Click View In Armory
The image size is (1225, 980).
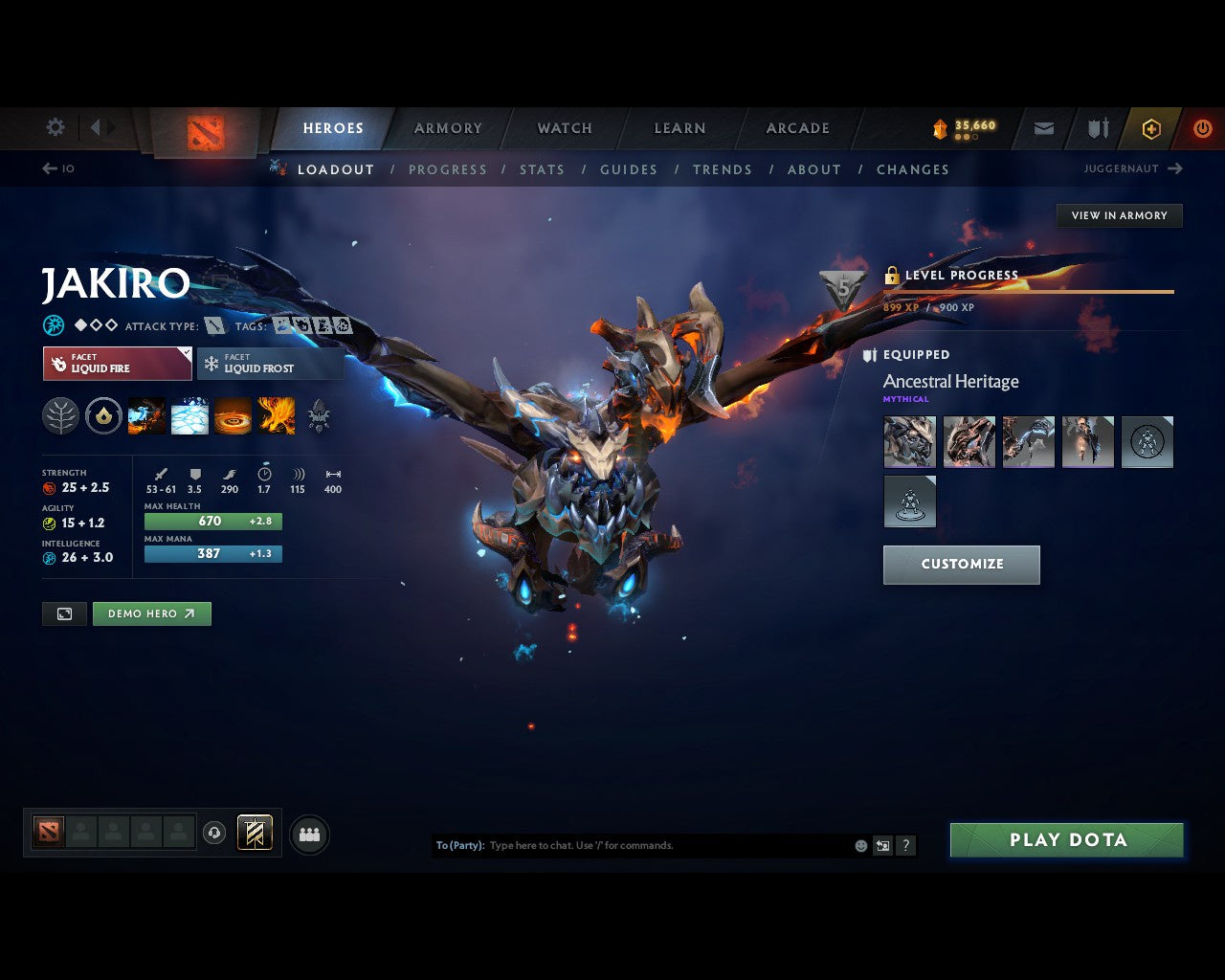(x=1118, y=215)
